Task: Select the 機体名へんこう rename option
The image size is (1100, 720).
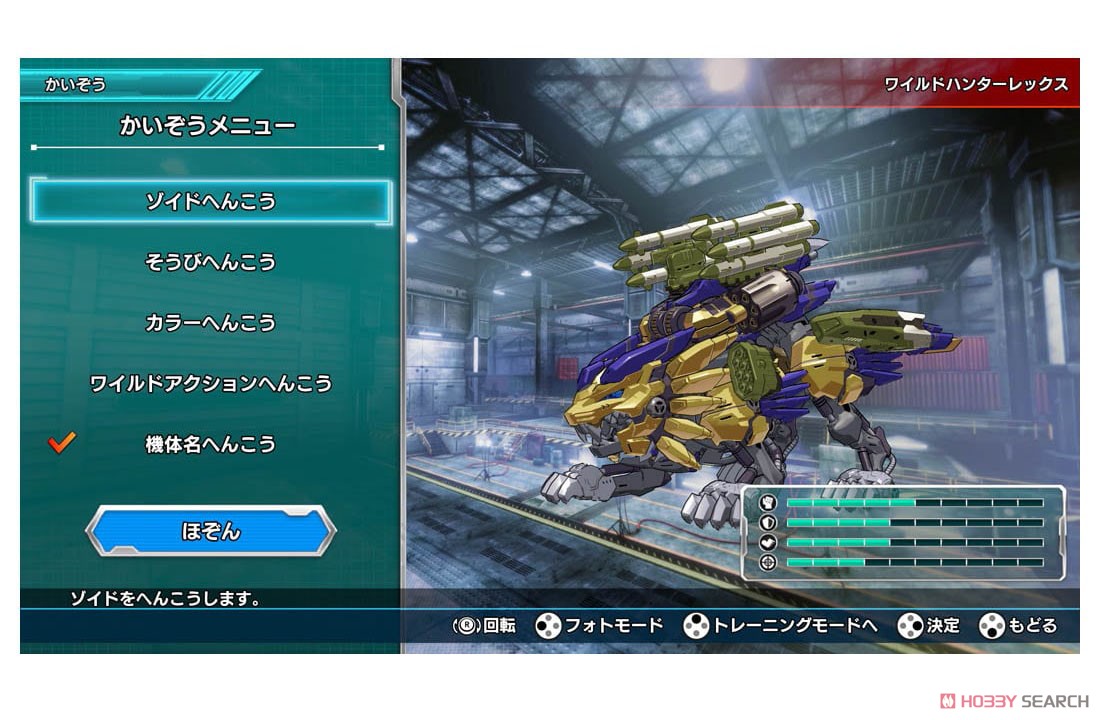Action: 210,444
